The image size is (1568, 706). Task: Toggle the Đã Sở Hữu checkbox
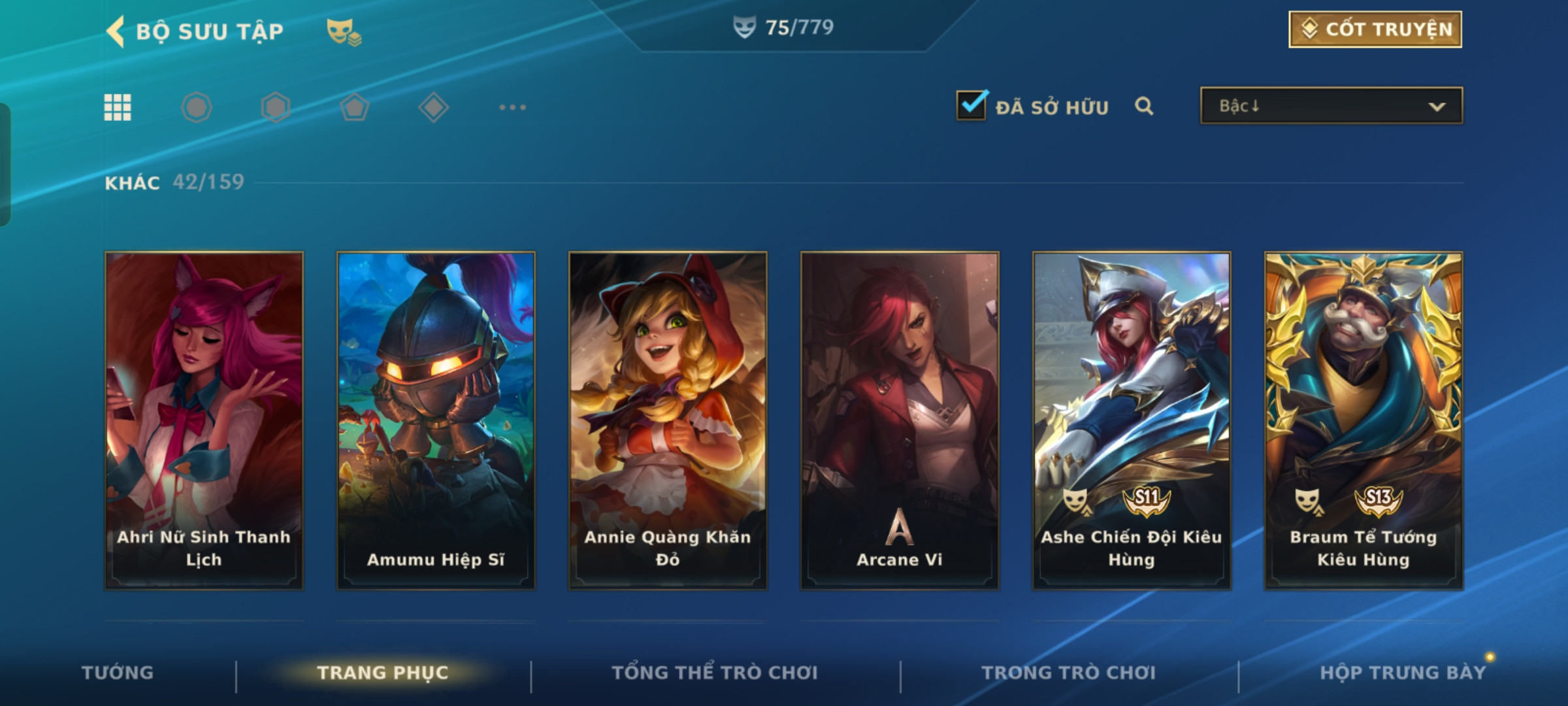coord(971,105)
